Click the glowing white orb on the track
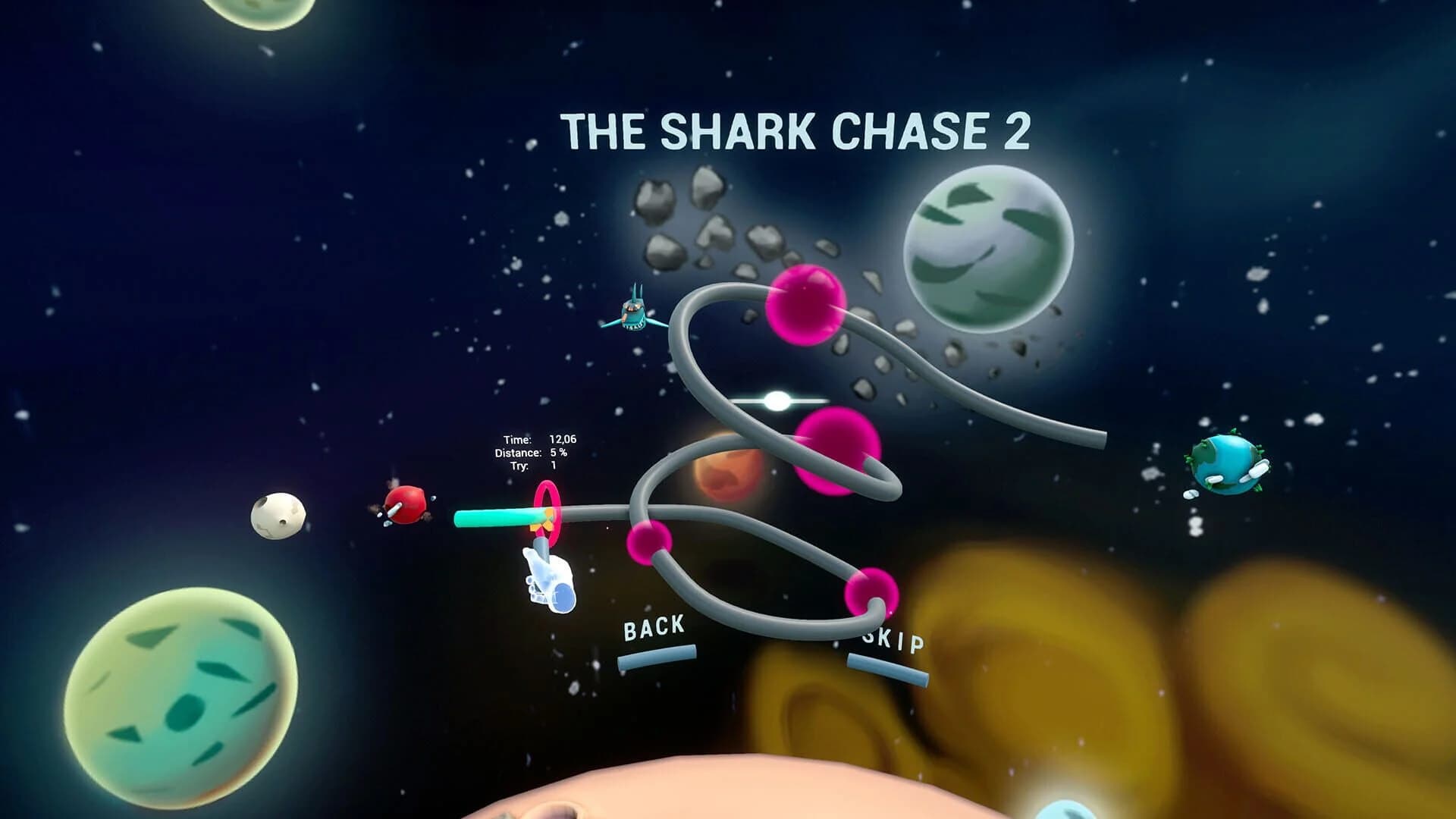Viewport: 1456px width, 819px height. point(777,401)
